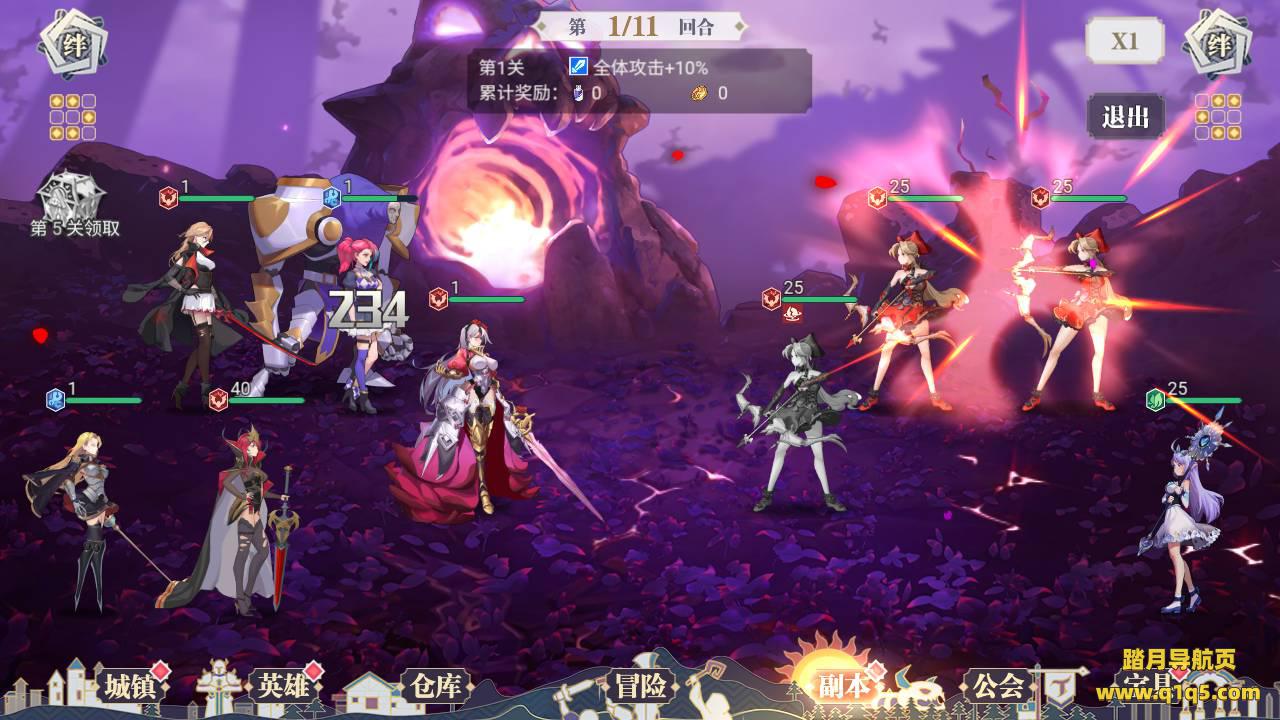Open the 公会 guild menu
This screenshot has width=1280, height=720.
pos(997,687)
